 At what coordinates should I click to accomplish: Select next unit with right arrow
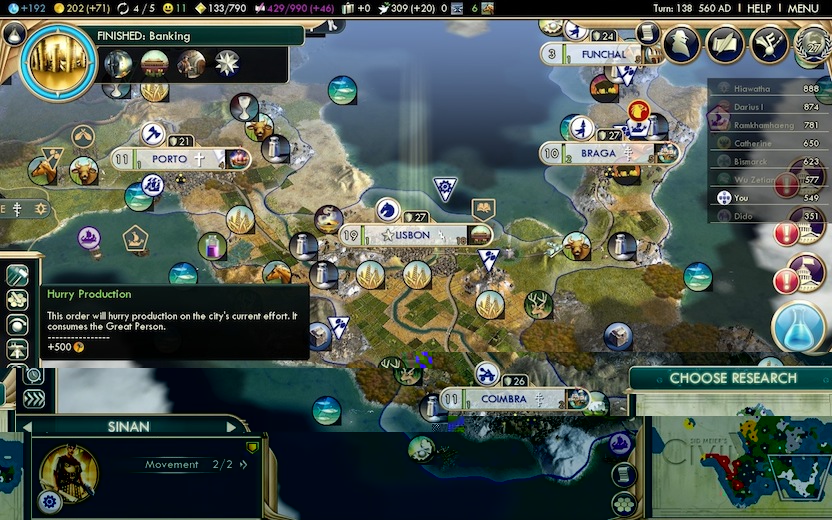coord(232,427)
